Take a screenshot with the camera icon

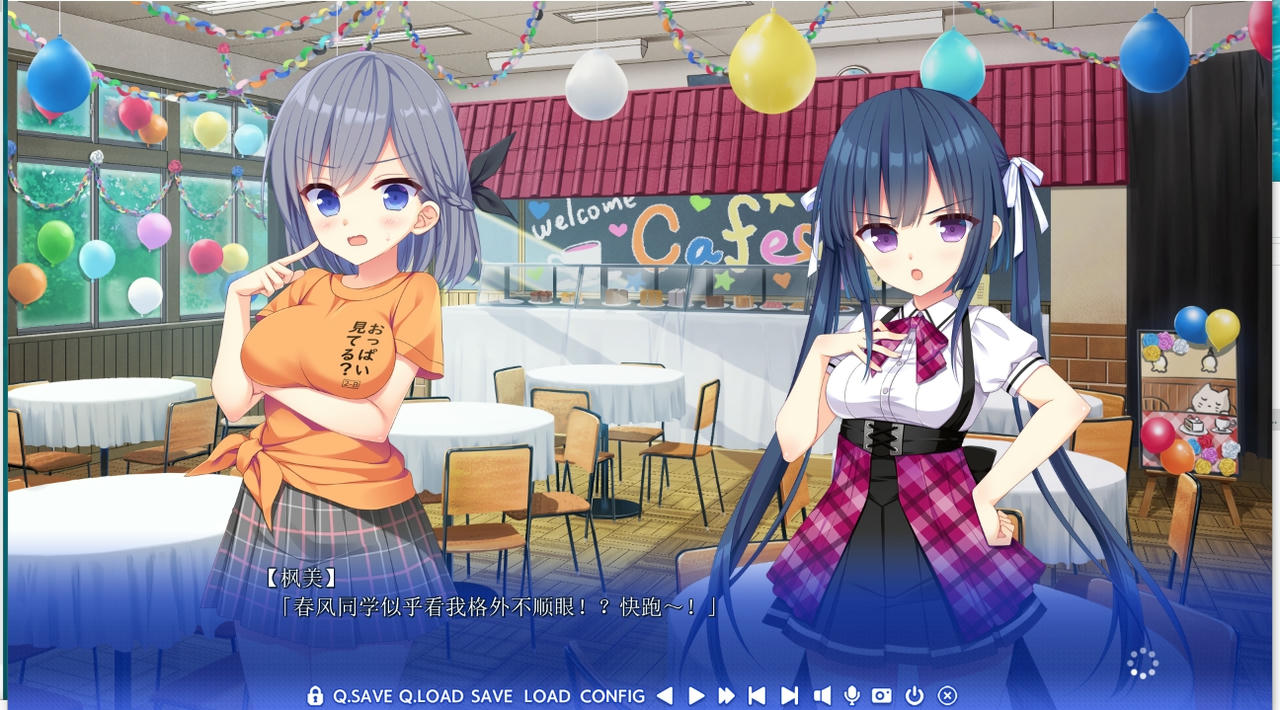click(882, 696)
